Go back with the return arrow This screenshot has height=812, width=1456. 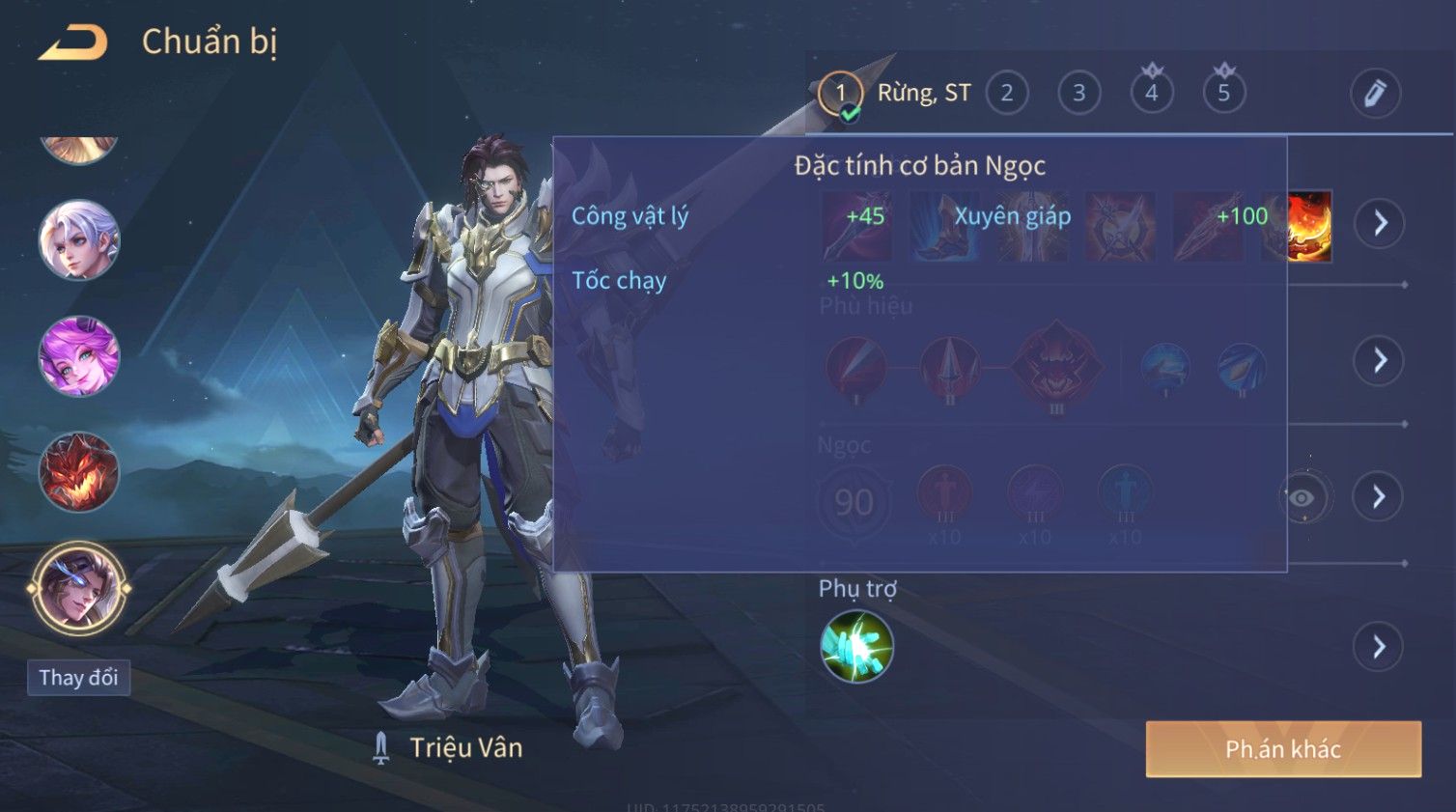(73, 42)
